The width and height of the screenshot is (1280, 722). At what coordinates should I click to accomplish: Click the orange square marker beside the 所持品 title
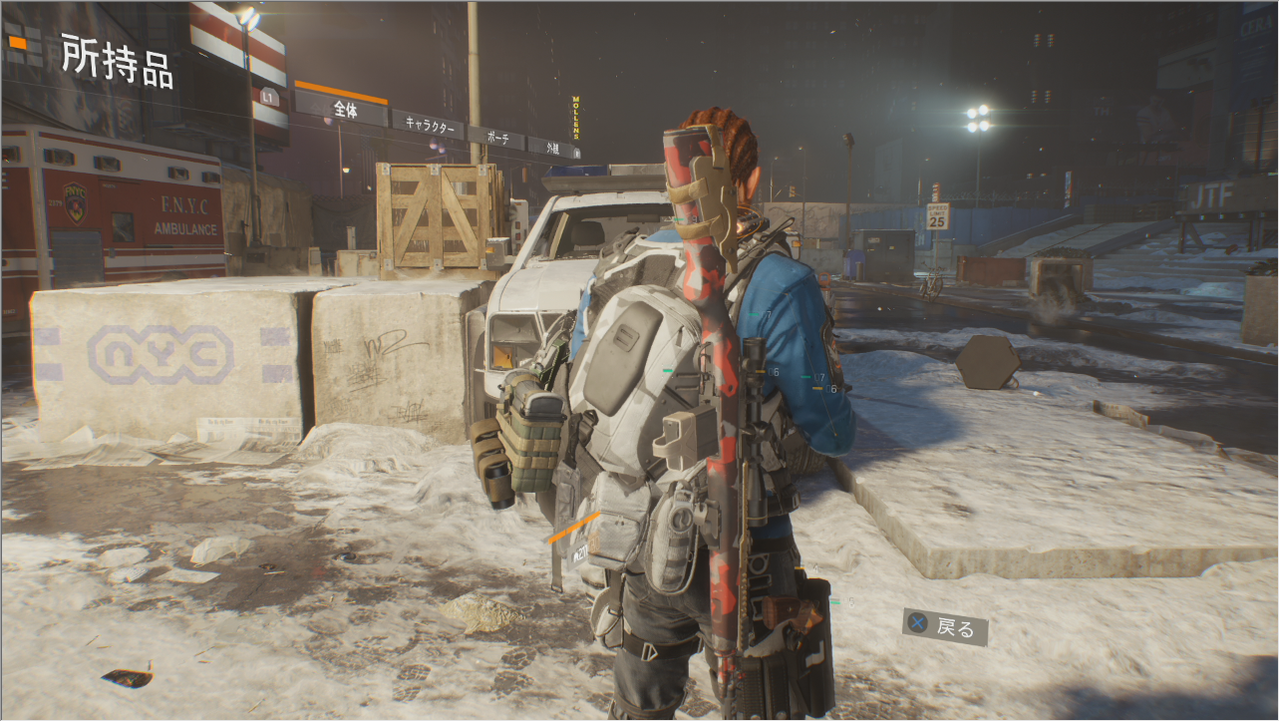pos(18,43)
